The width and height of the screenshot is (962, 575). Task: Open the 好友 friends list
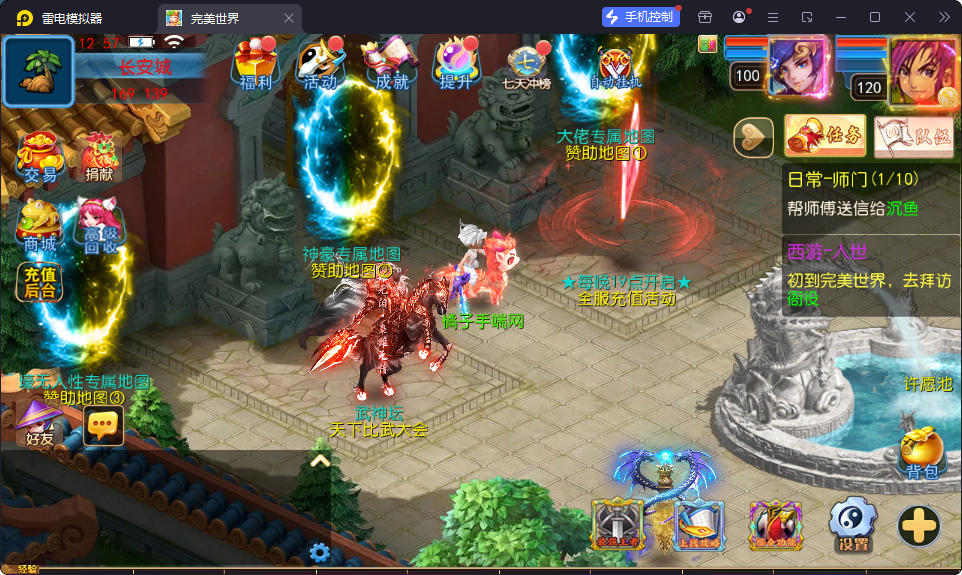tap(40, 424)
